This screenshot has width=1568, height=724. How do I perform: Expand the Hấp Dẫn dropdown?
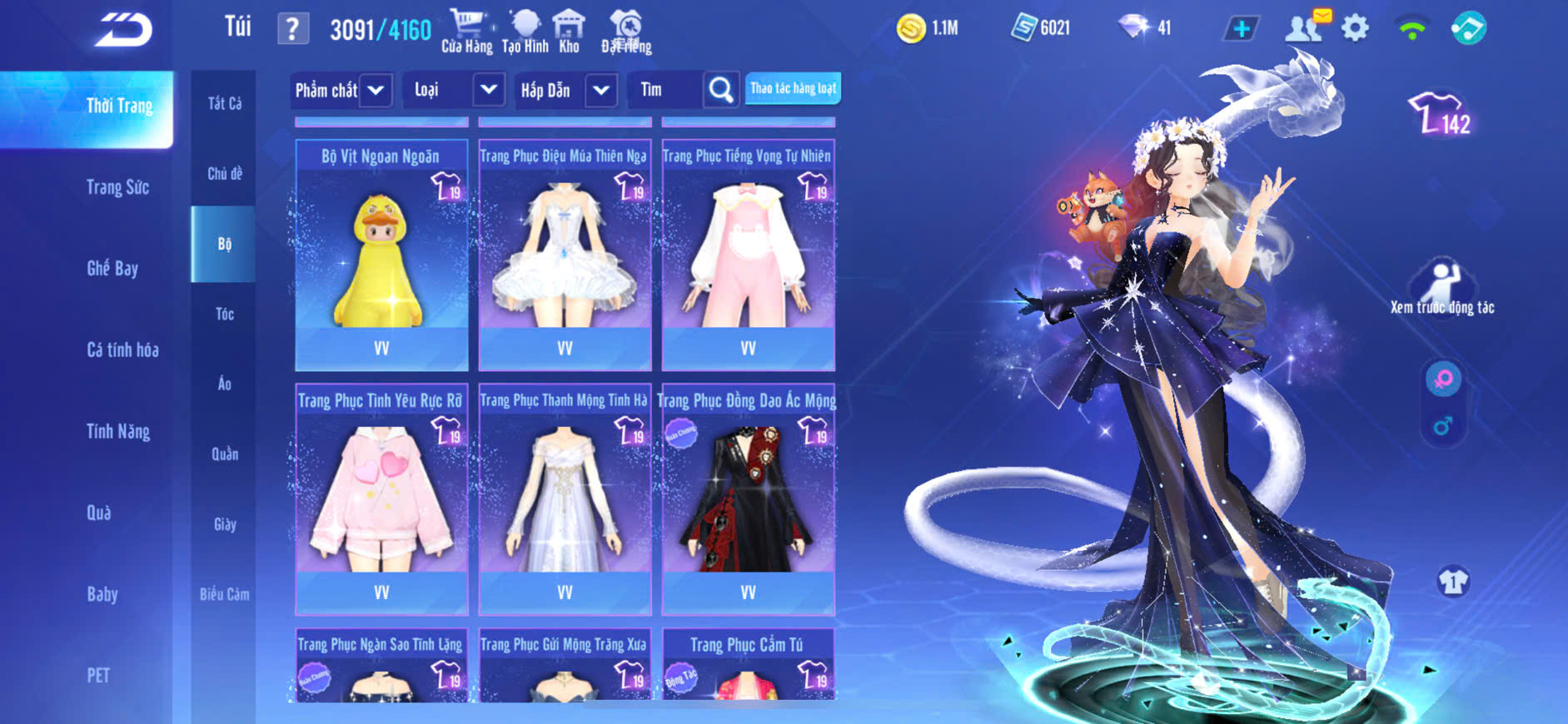tap(601, 90)
